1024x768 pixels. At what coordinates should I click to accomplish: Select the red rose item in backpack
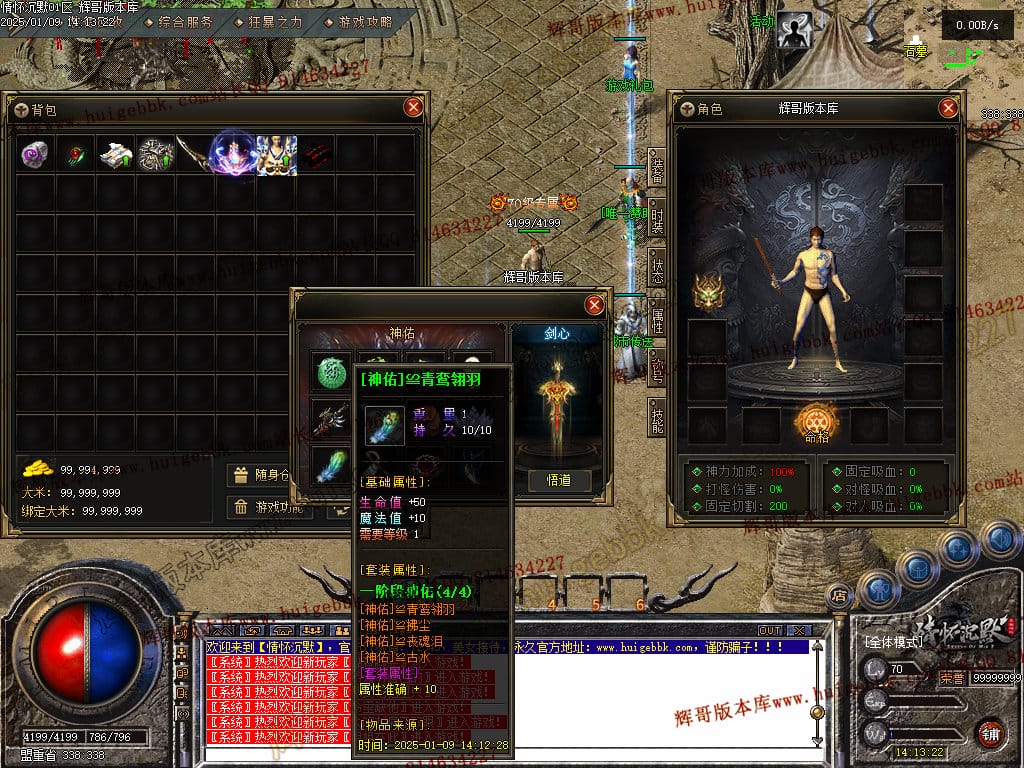76,155
